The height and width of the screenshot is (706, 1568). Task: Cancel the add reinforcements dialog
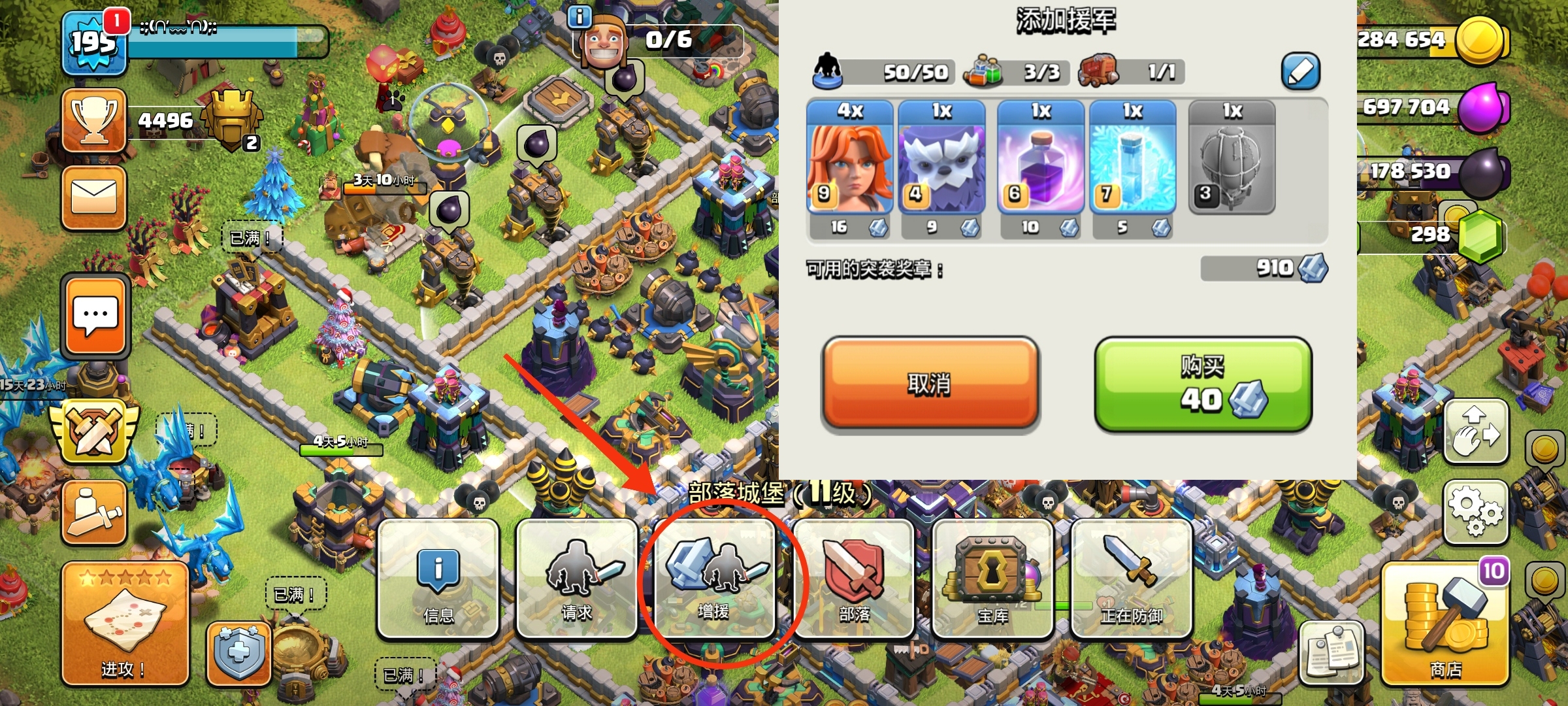point(930,384)
